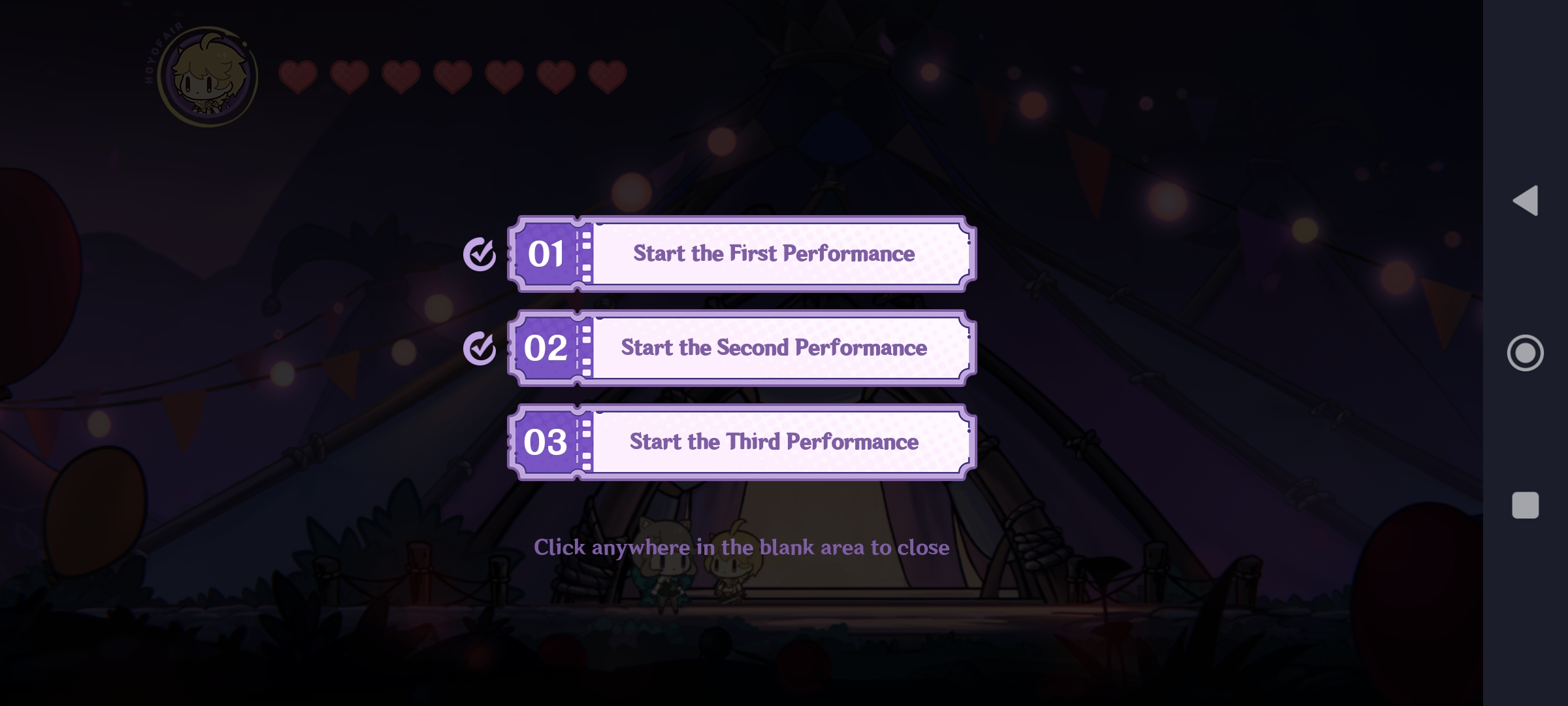Open Start the First Performance
The image size is (1568, 706).
pos(773,255)
